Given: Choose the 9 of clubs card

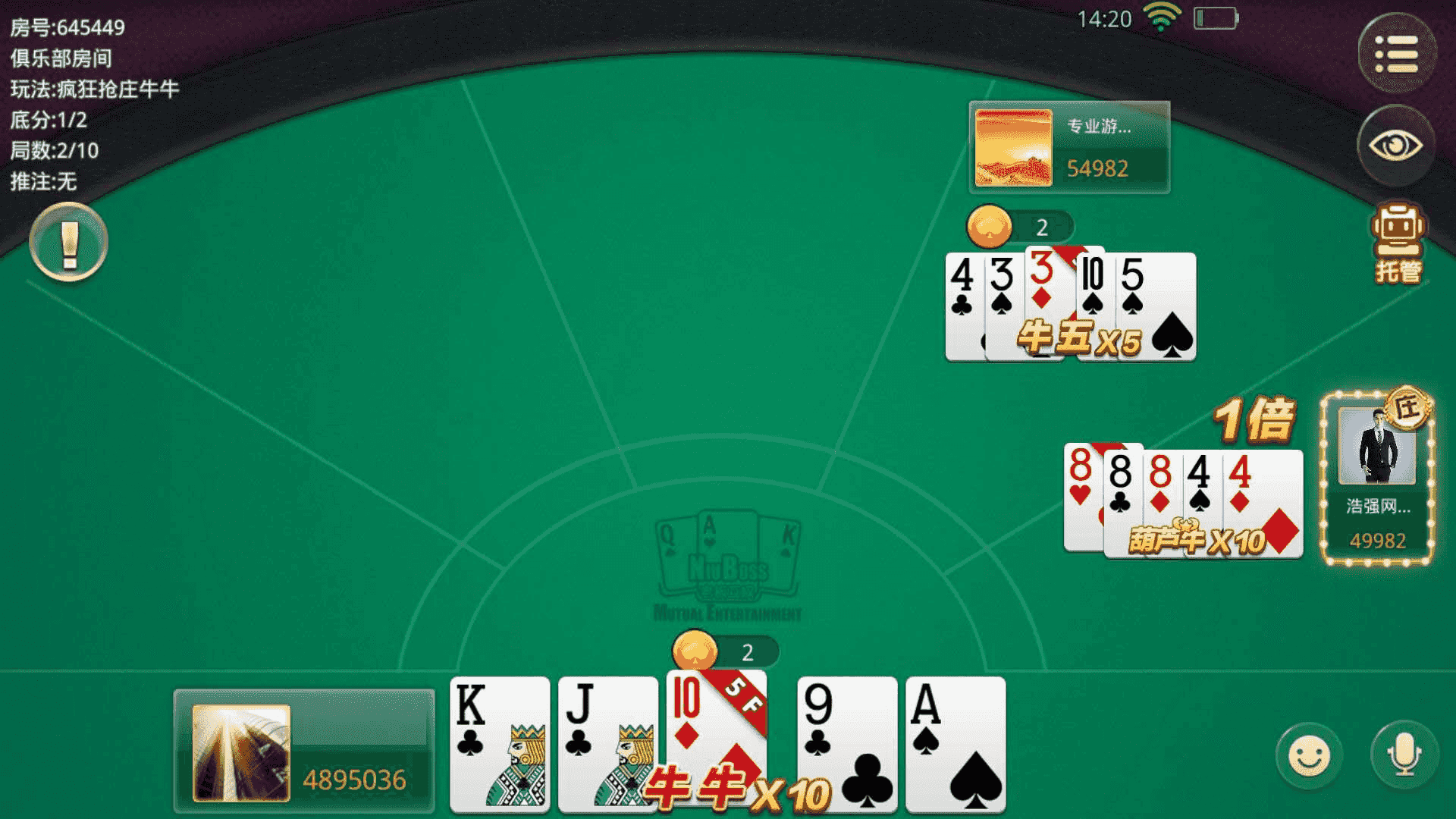Looking at the screenshot, I should tap(846, 743).
